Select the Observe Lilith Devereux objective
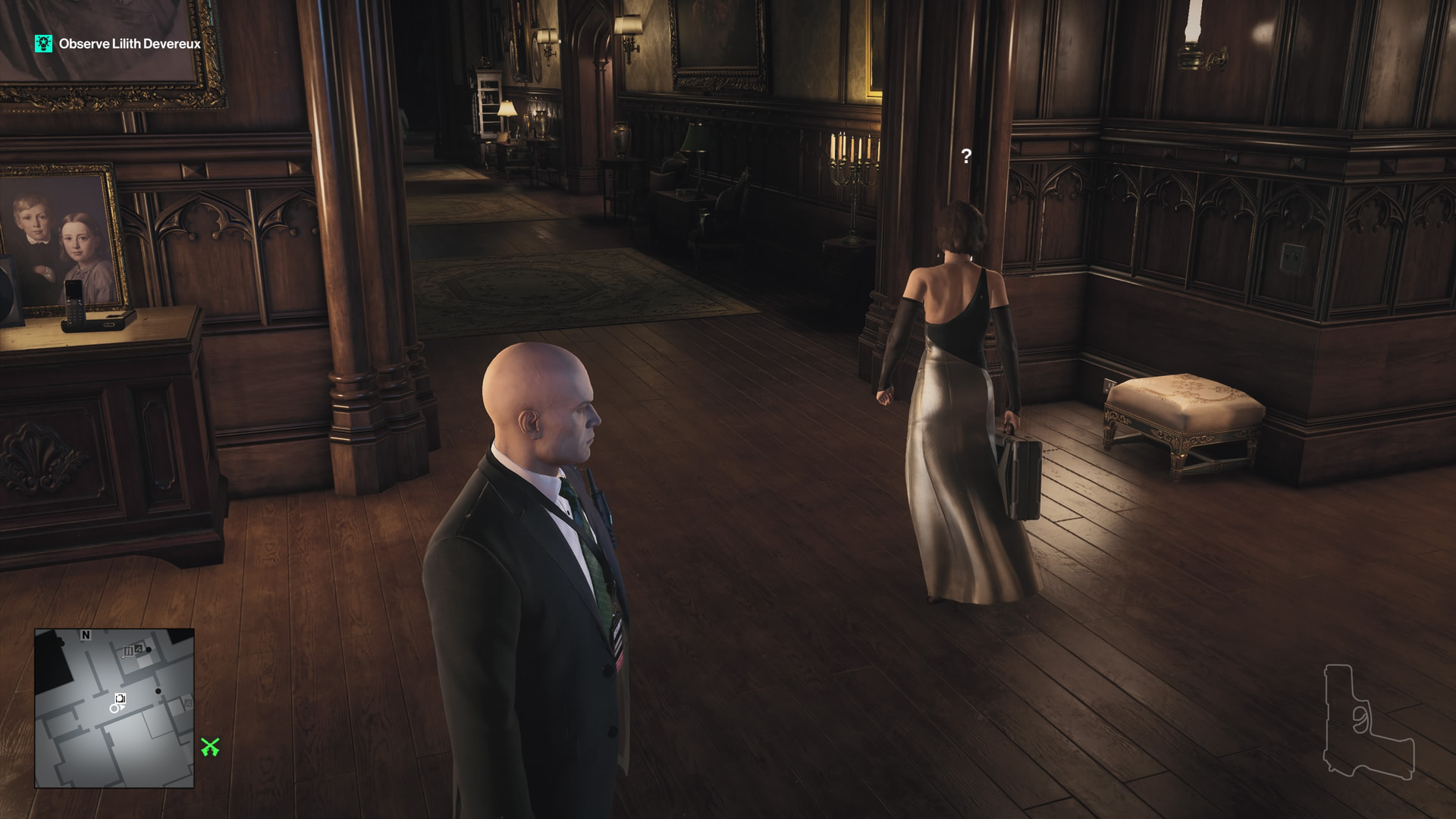The width and height of the screenshot is (1456, 819). tap(130, 44)
